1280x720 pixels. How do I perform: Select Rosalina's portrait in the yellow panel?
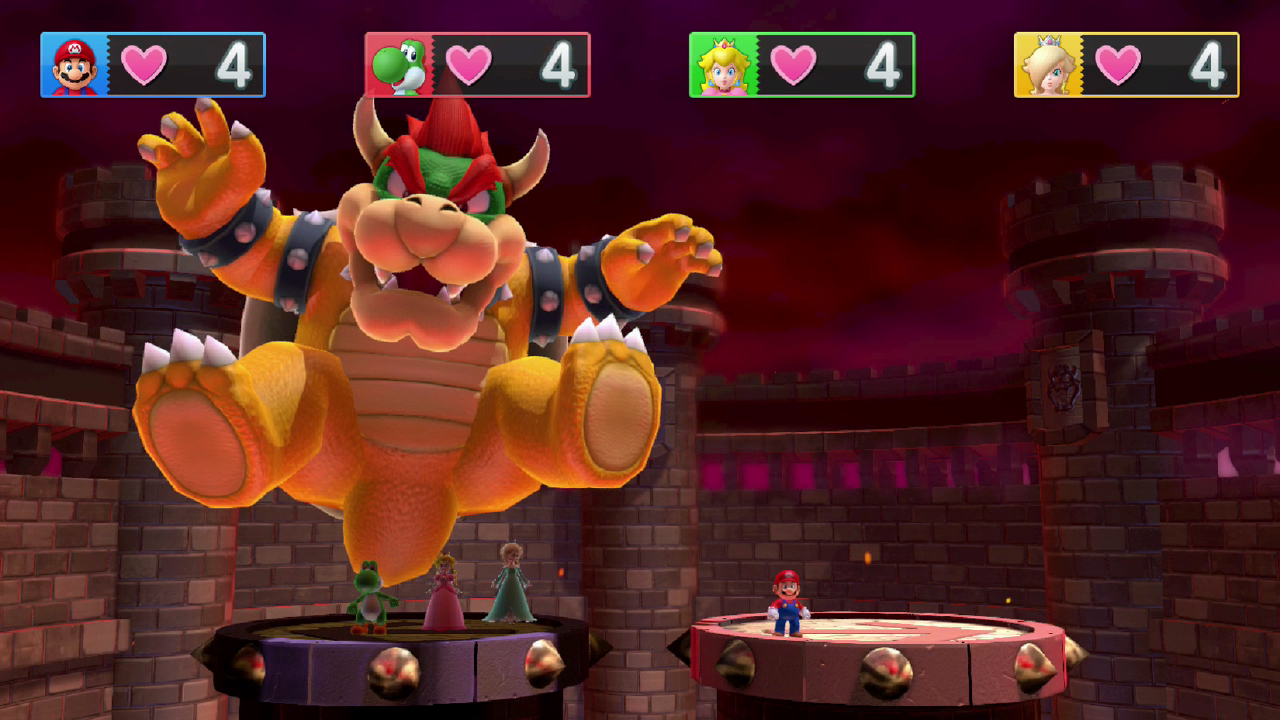click(1046, 66)
